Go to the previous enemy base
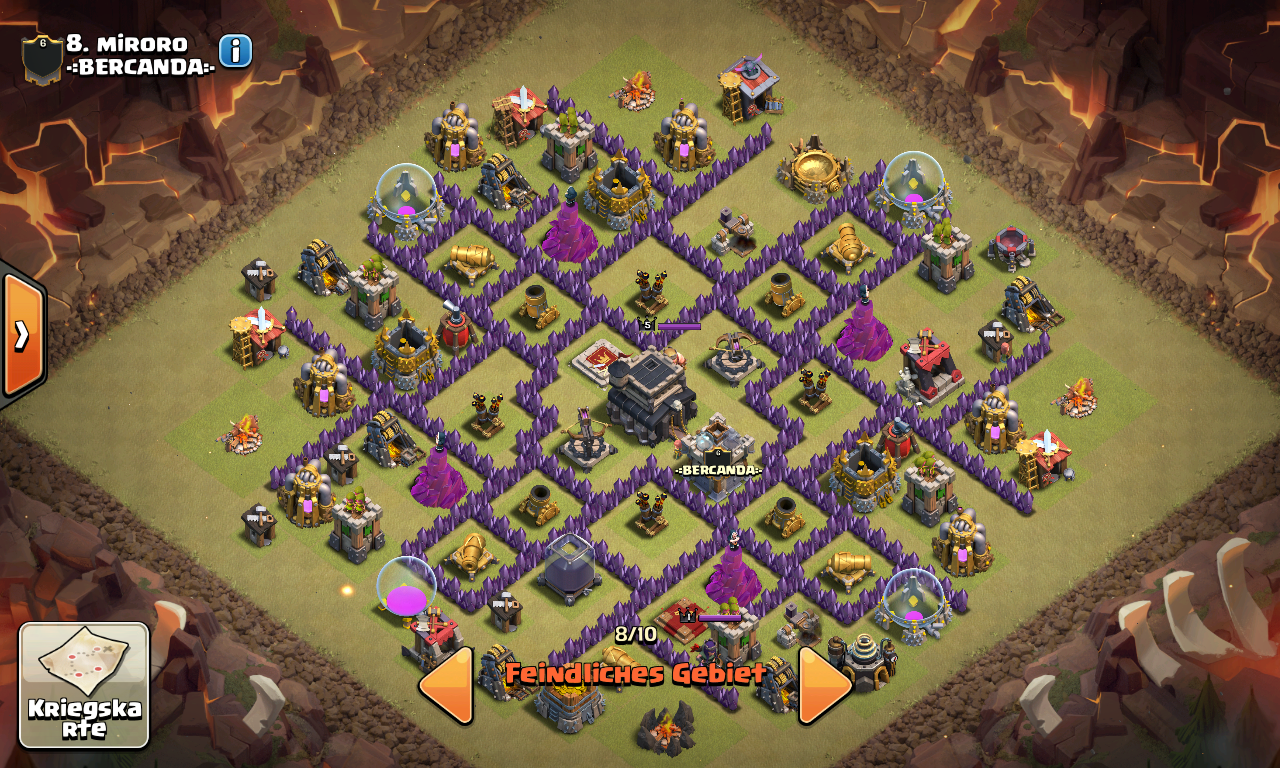 coord(445,685)
